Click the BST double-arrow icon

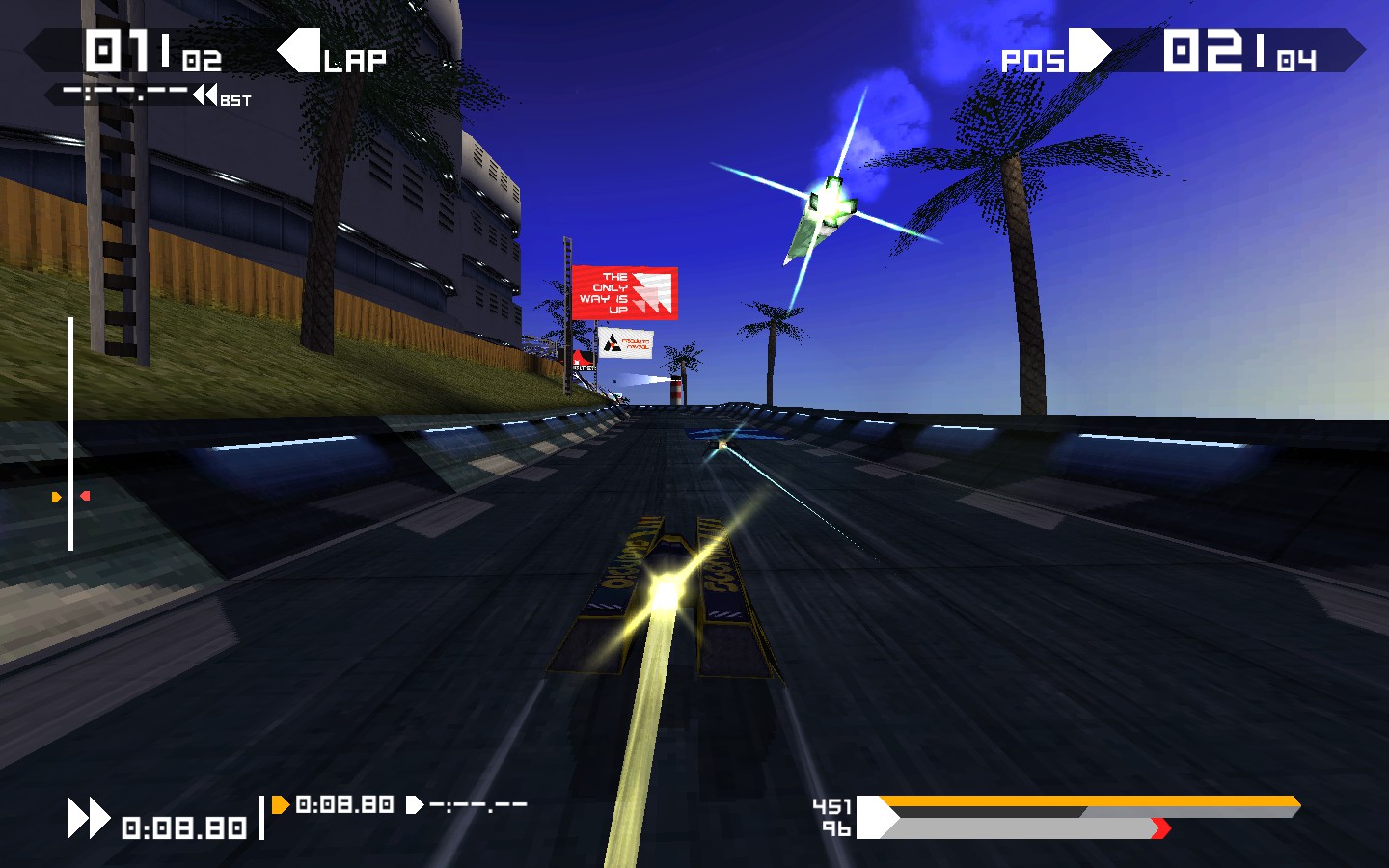(203, 95)
